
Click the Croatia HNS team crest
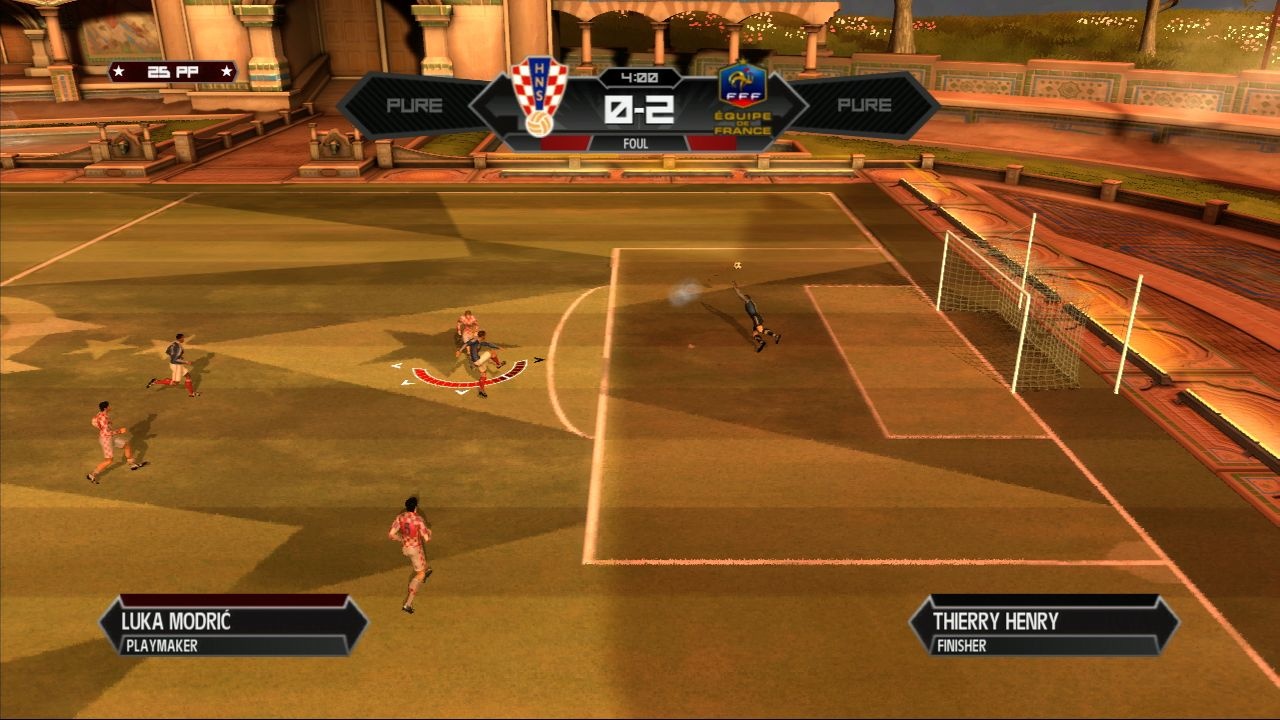click(x=539, y=96)
